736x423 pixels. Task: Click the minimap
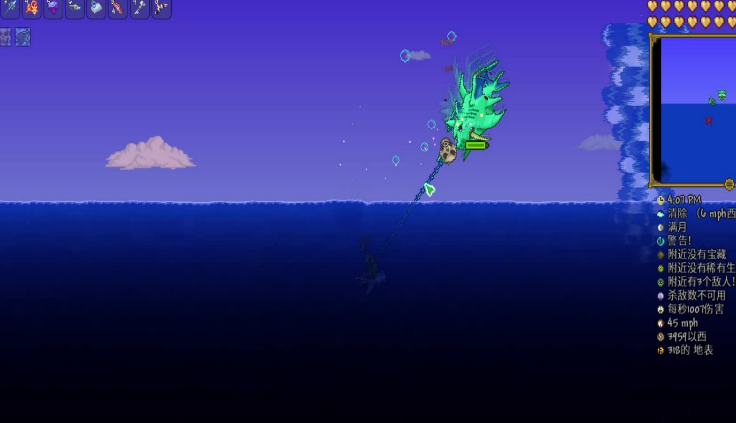tap(692, 110)
